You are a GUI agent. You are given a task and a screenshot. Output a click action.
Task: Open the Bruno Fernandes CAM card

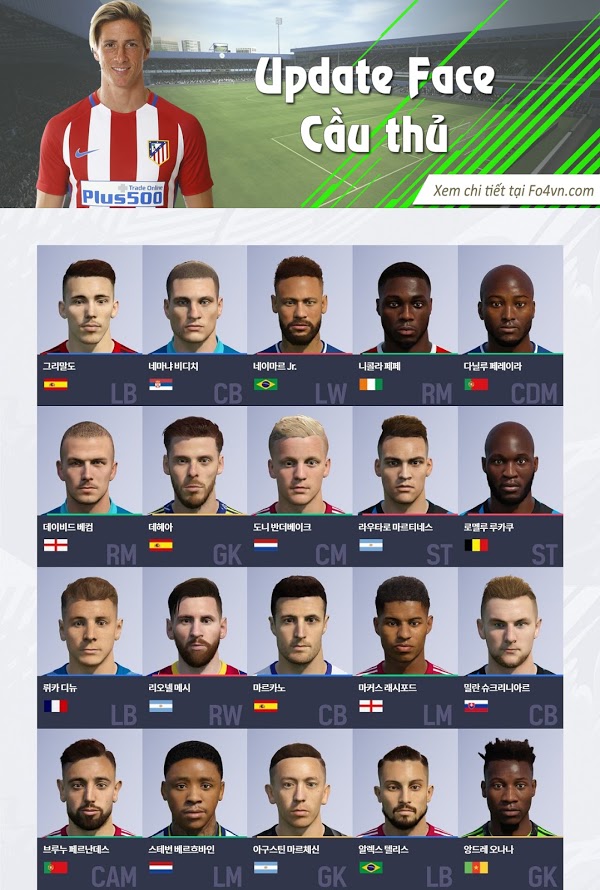tap(90, 805)
